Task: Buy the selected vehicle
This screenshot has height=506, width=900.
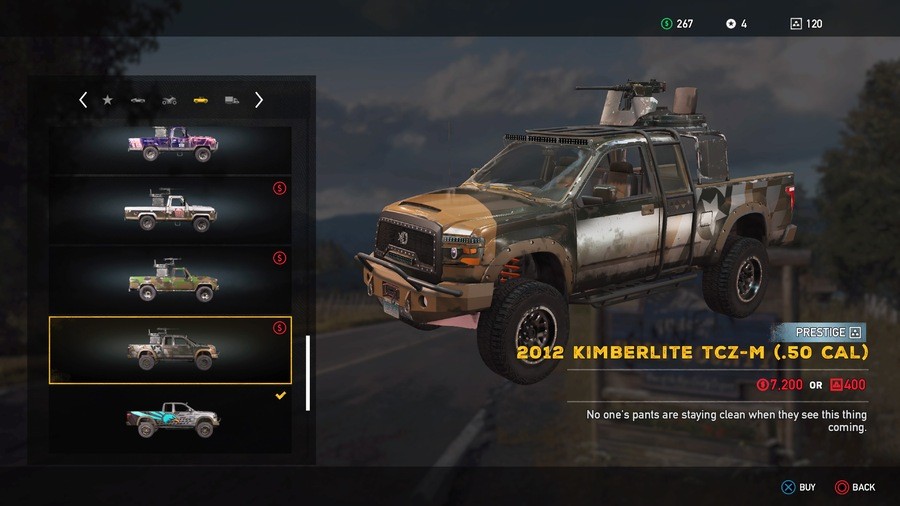Action: point(797,487)
